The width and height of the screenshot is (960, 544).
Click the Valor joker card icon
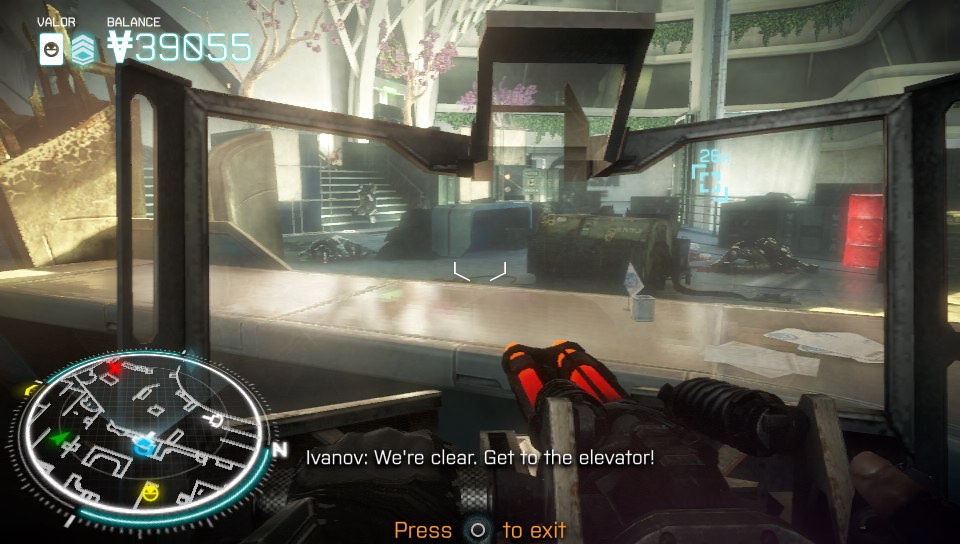pyautogui.click(x=50, y=48)
